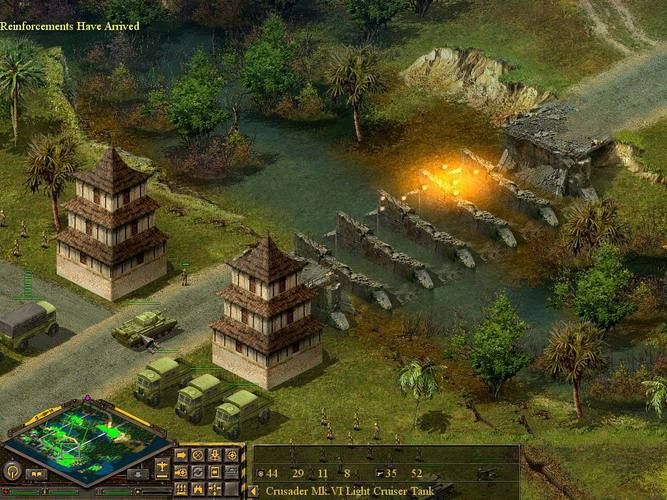Choose the four-way formation command icon

(x=215, y=489)
